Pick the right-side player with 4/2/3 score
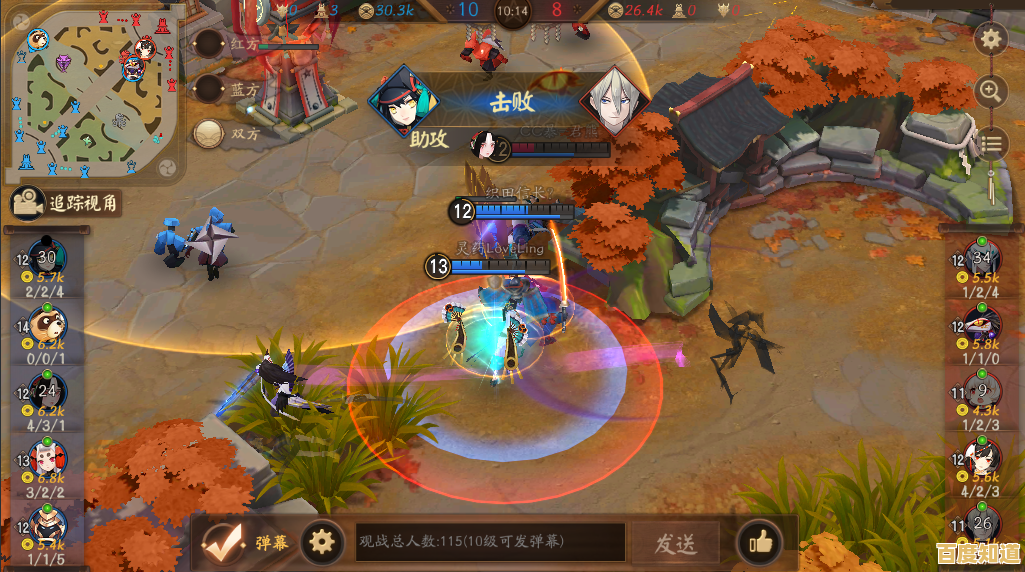 pyautogui.click(x=982, y=459)
